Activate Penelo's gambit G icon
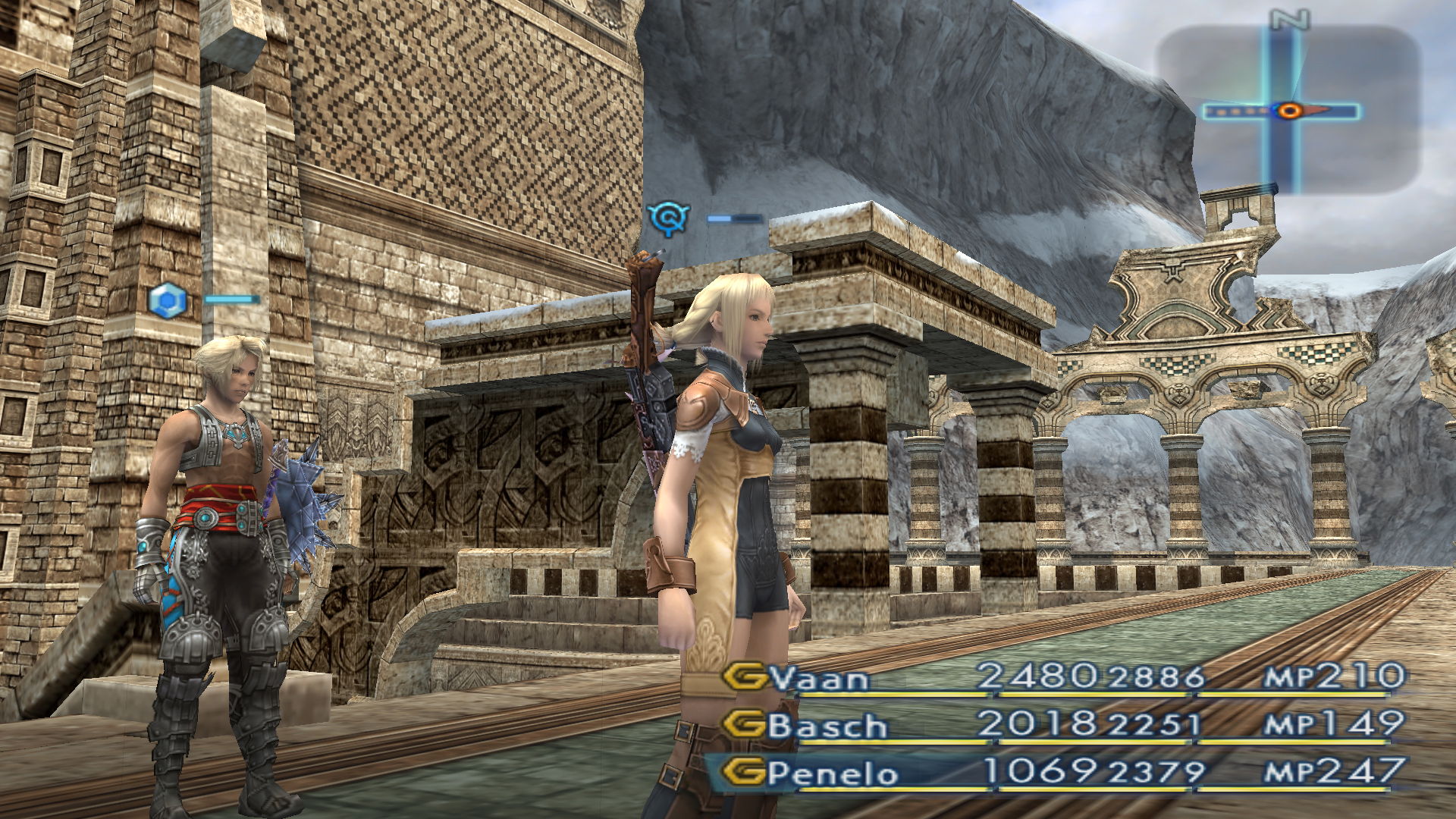This screenshot has height=819, width=1456. click(743, 772)
